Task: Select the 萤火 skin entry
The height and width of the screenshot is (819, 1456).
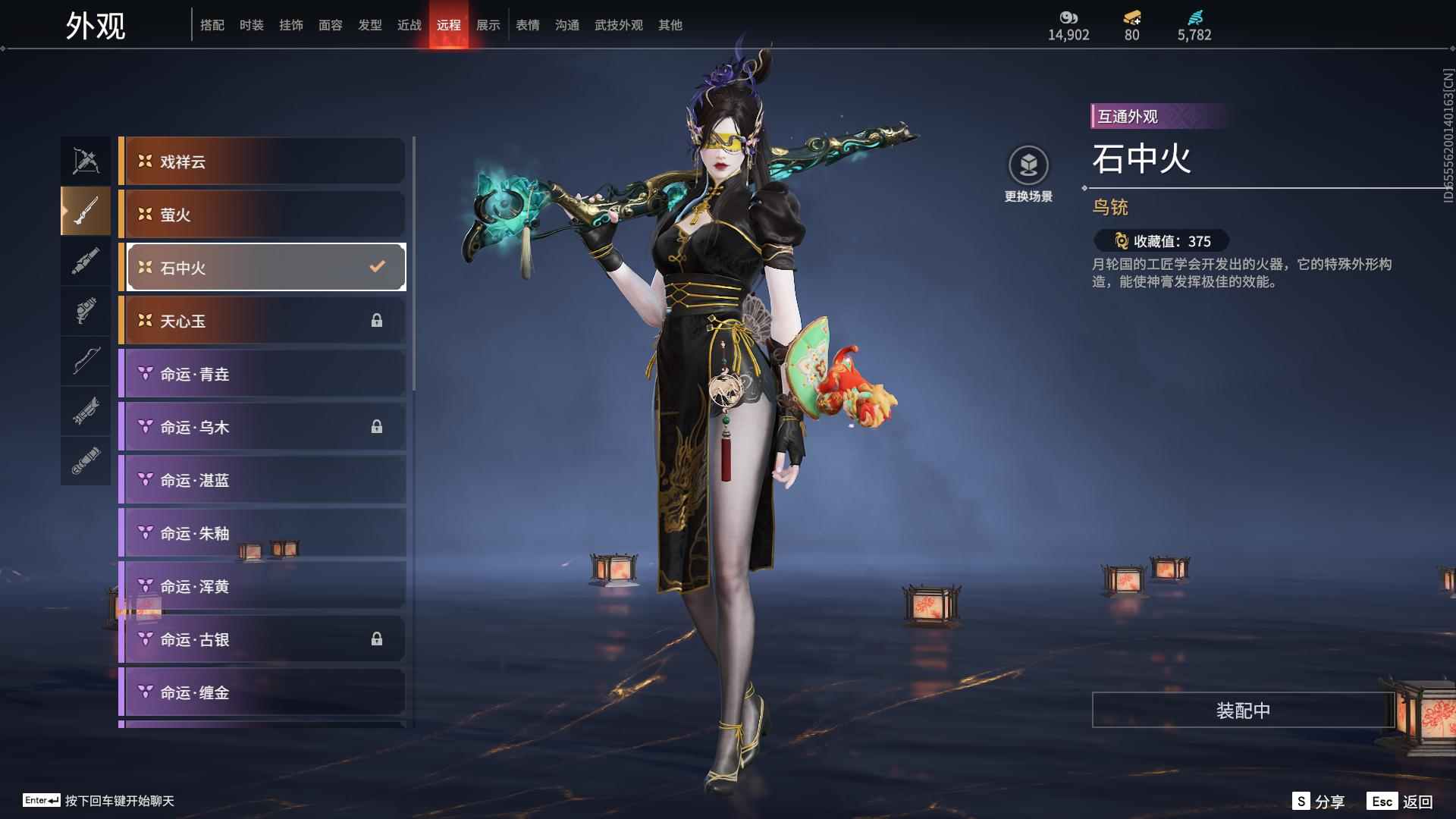Action: [x=264, y=215]
